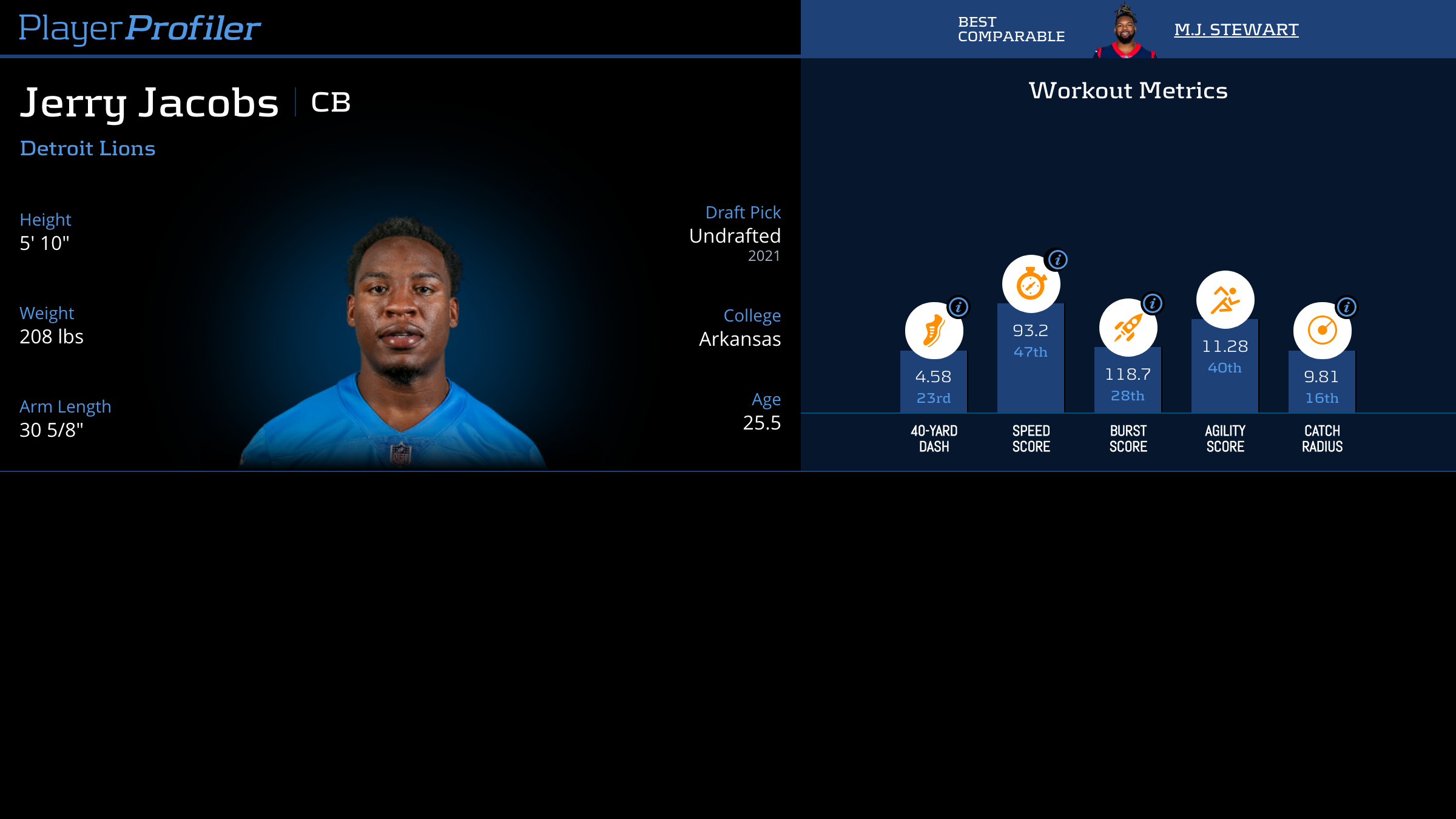Click the Arkansas college entry
Screen dimensions: 1456x819
(740, 339)
